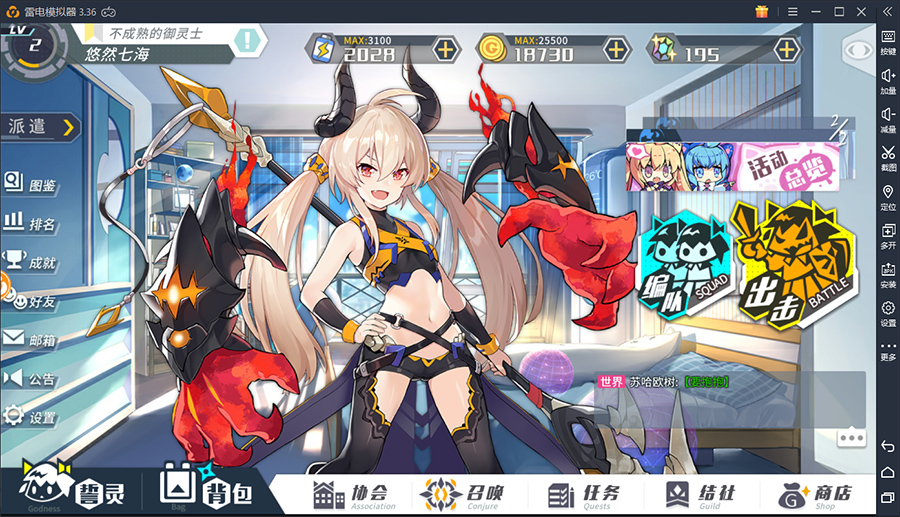Open the 派遣 dispatch menu
Image resolution: width=900 pixels, height=517 pixels.
(x=42, y=126)
